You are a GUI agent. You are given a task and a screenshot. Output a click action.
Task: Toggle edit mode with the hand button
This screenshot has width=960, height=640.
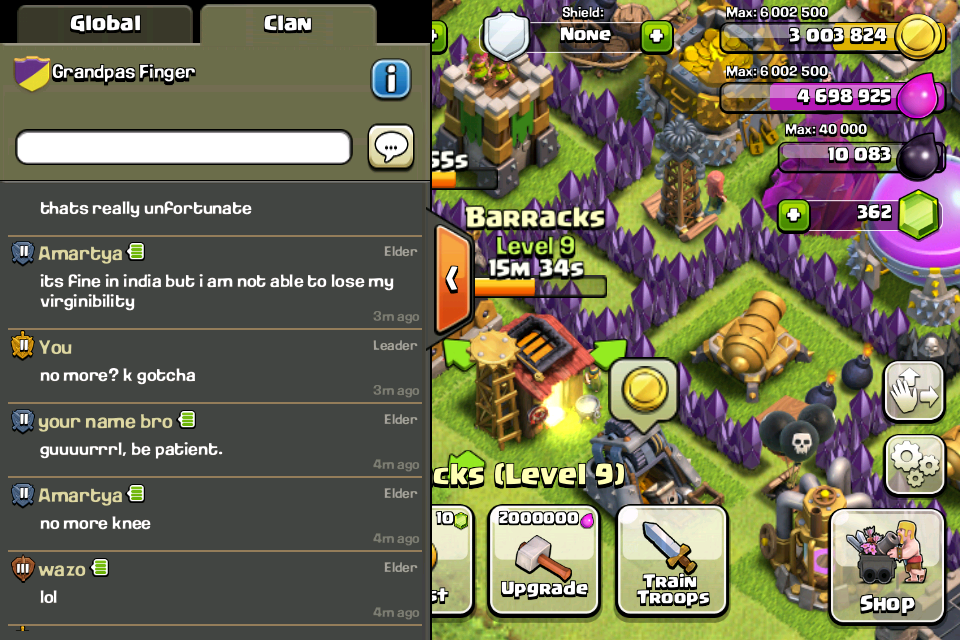pyautogui.click(x=914, y=389)
